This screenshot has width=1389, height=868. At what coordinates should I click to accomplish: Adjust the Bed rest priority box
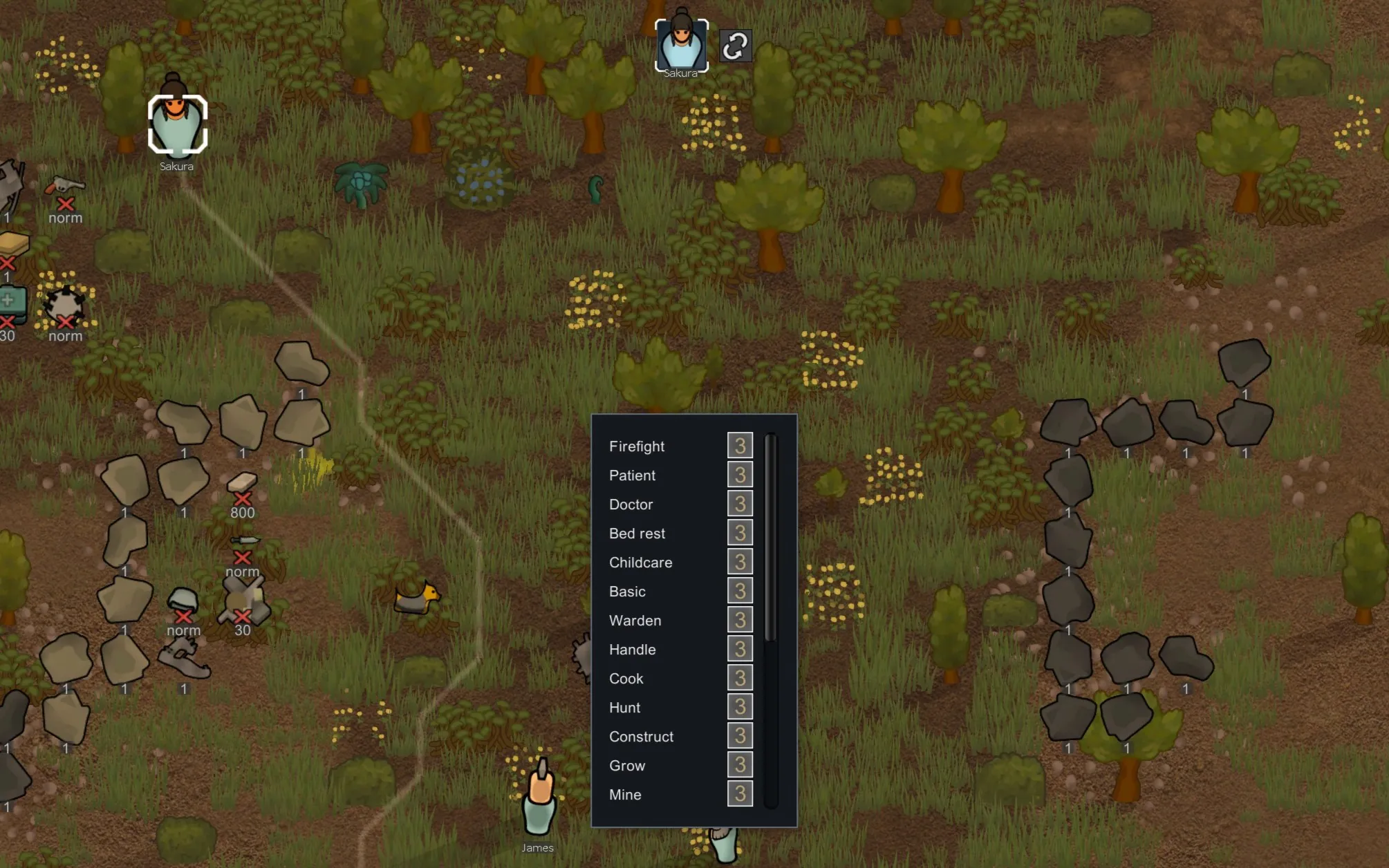[x=740, y=533]
